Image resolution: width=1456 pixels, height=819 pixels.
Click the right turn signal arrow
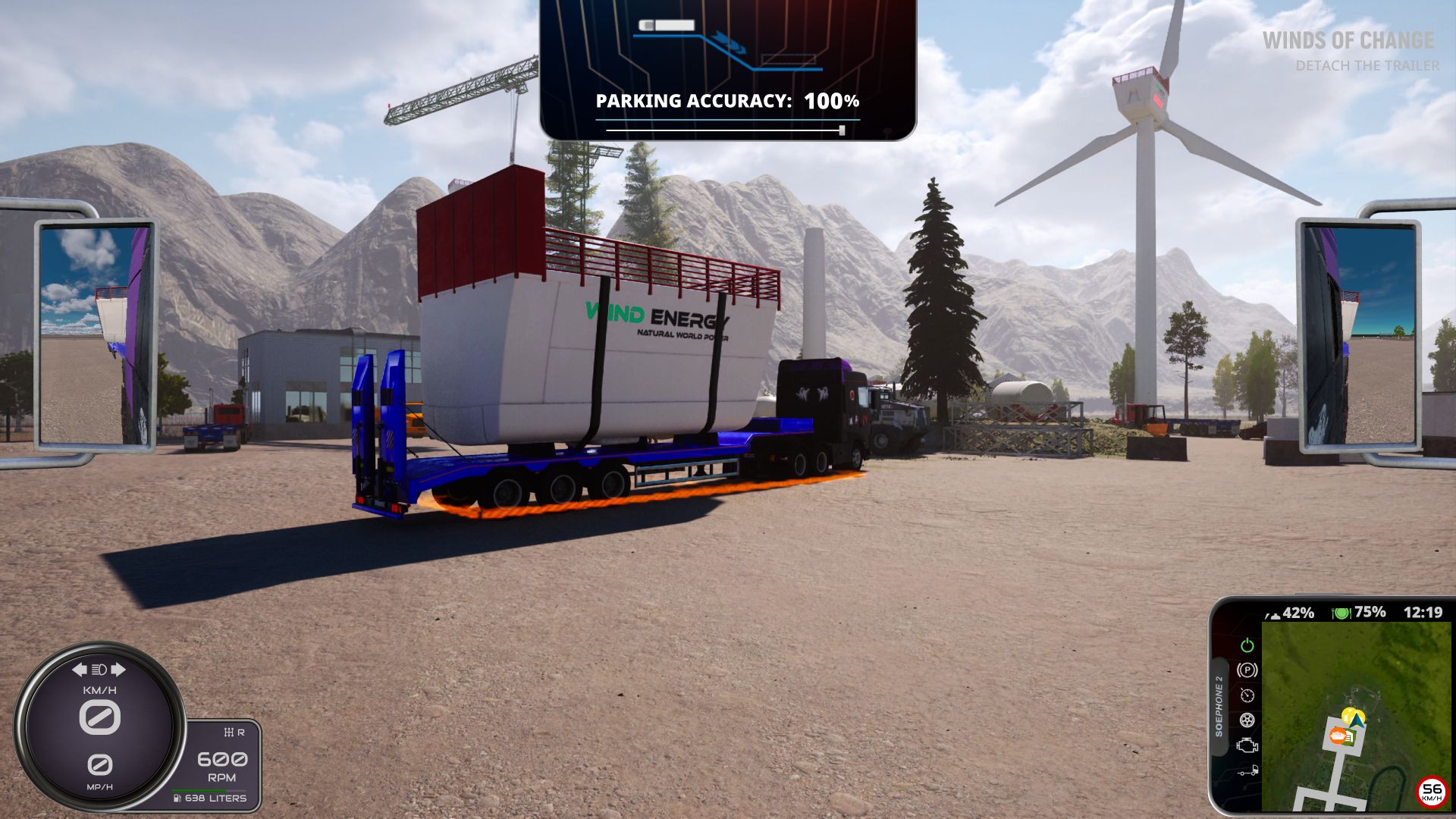[x=118, y=669]
